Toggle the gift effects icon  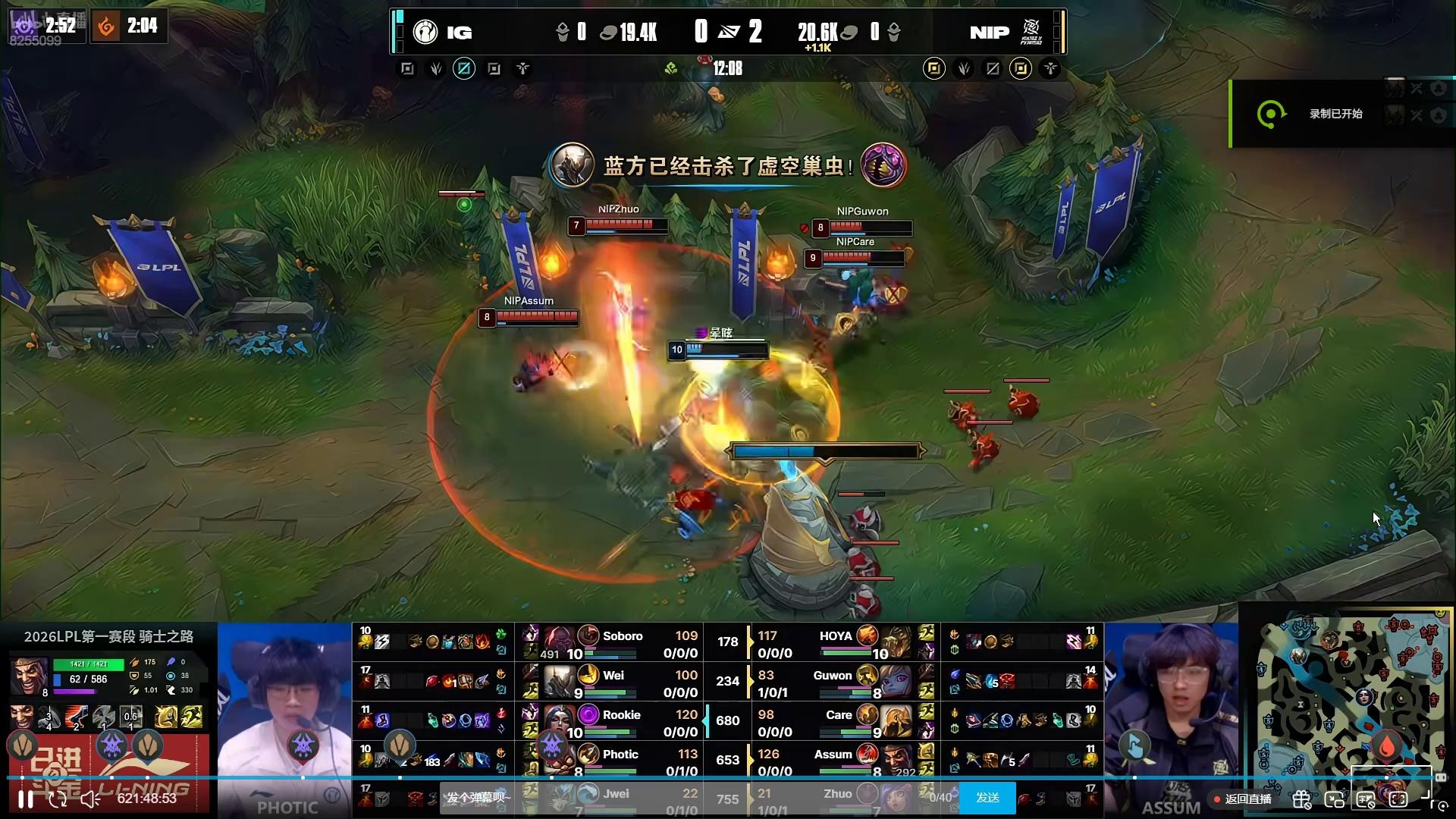tap(1301, 799)
